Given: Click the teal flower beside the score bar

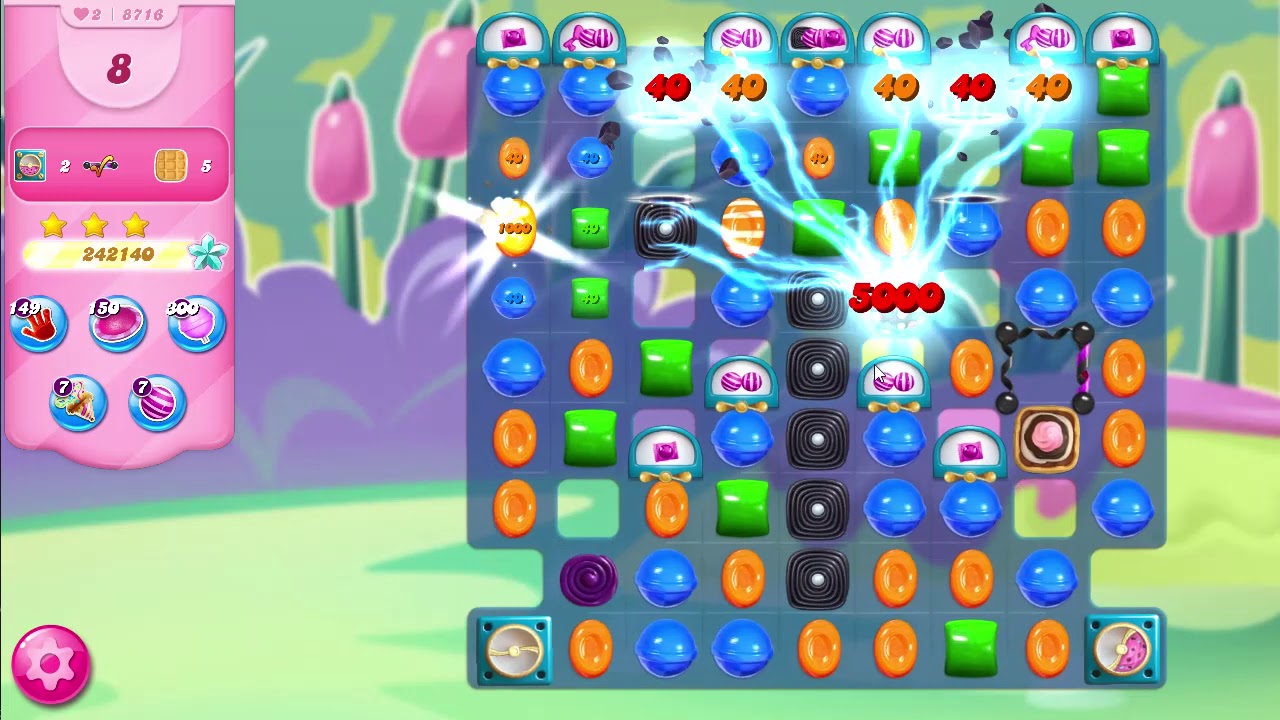Looking at the screenshot, I should coord(207,254).
